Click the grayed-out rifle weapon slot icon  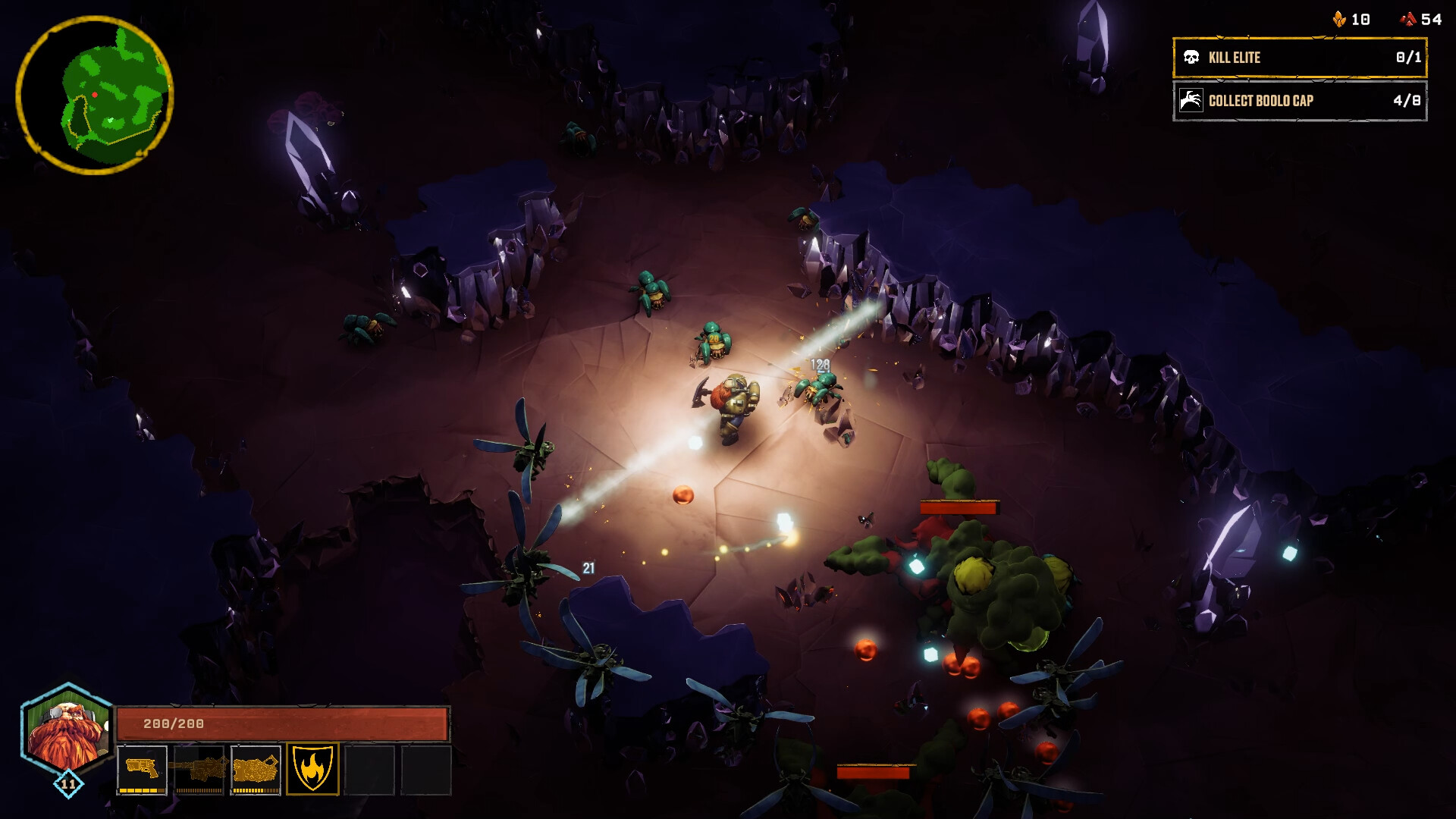(x=199, y=768)
